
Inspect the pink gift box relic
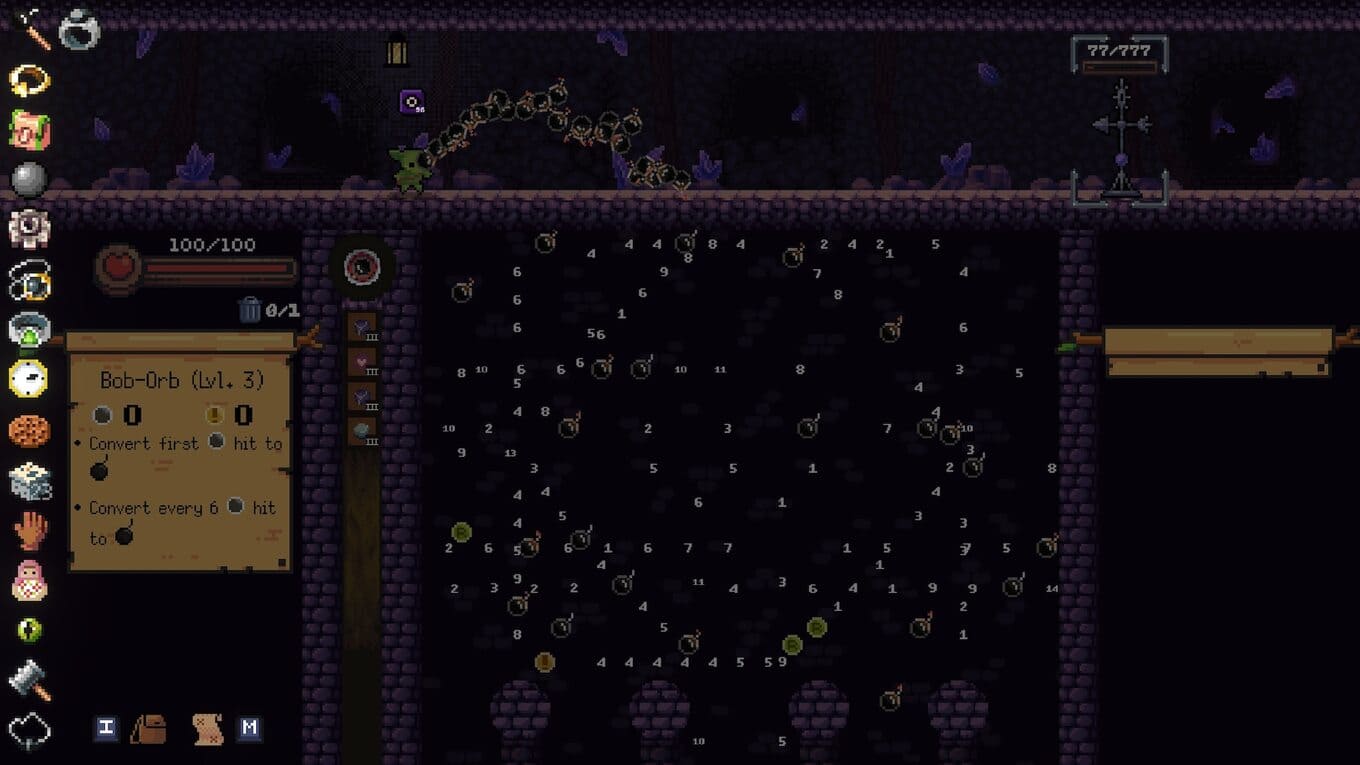pos(29,130)
